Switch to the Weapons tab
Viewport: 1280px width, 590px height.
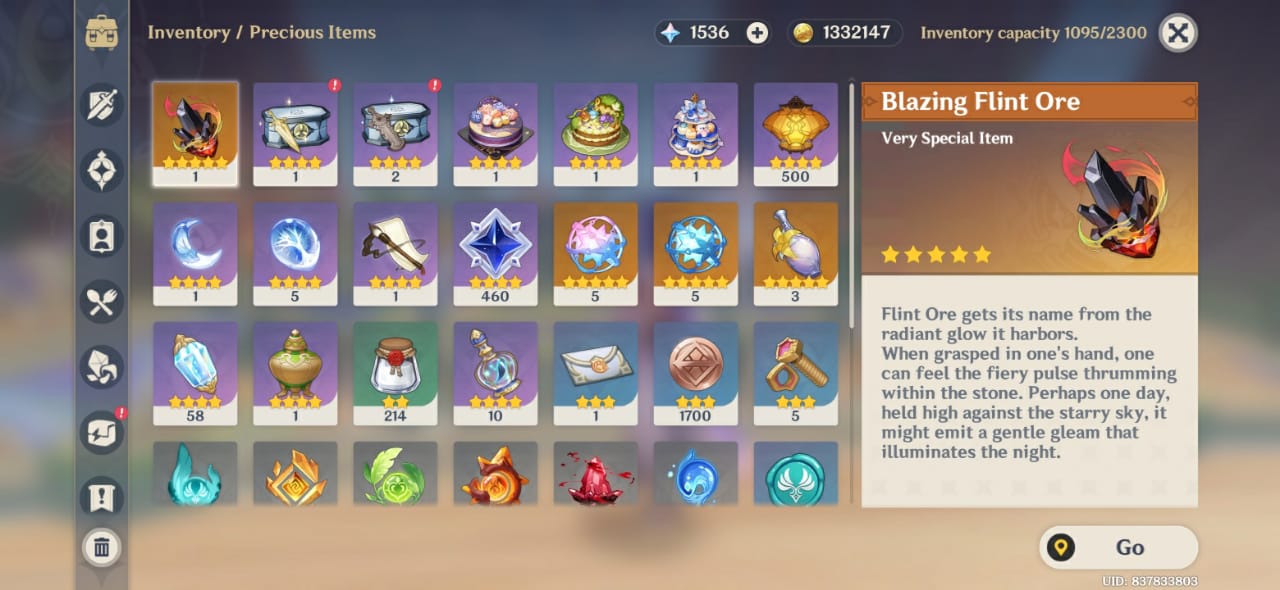[x=102, y=105]
